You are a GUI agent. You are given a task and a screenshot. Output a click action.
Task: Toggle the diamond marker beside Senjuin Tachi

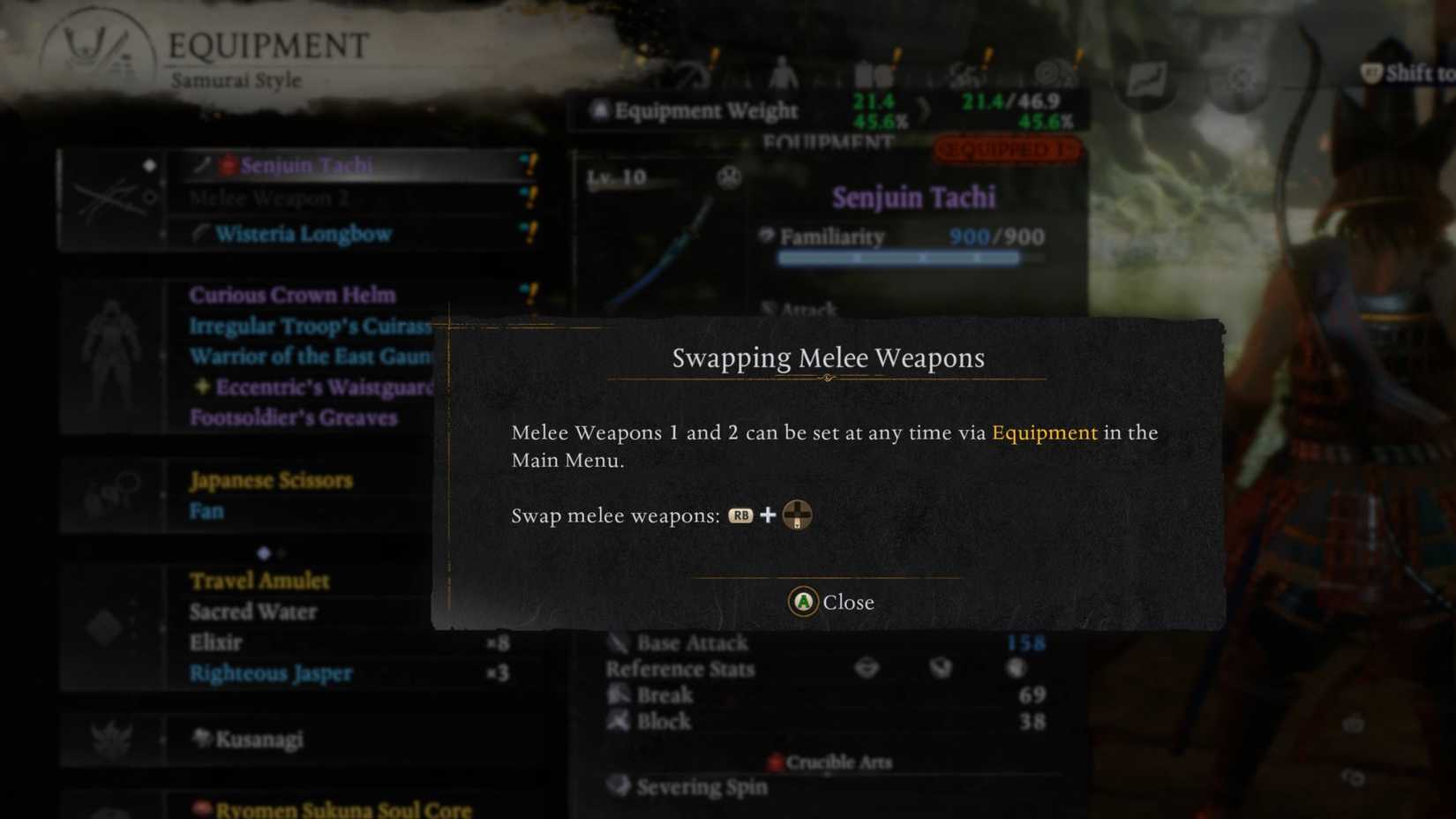[150, 164]
